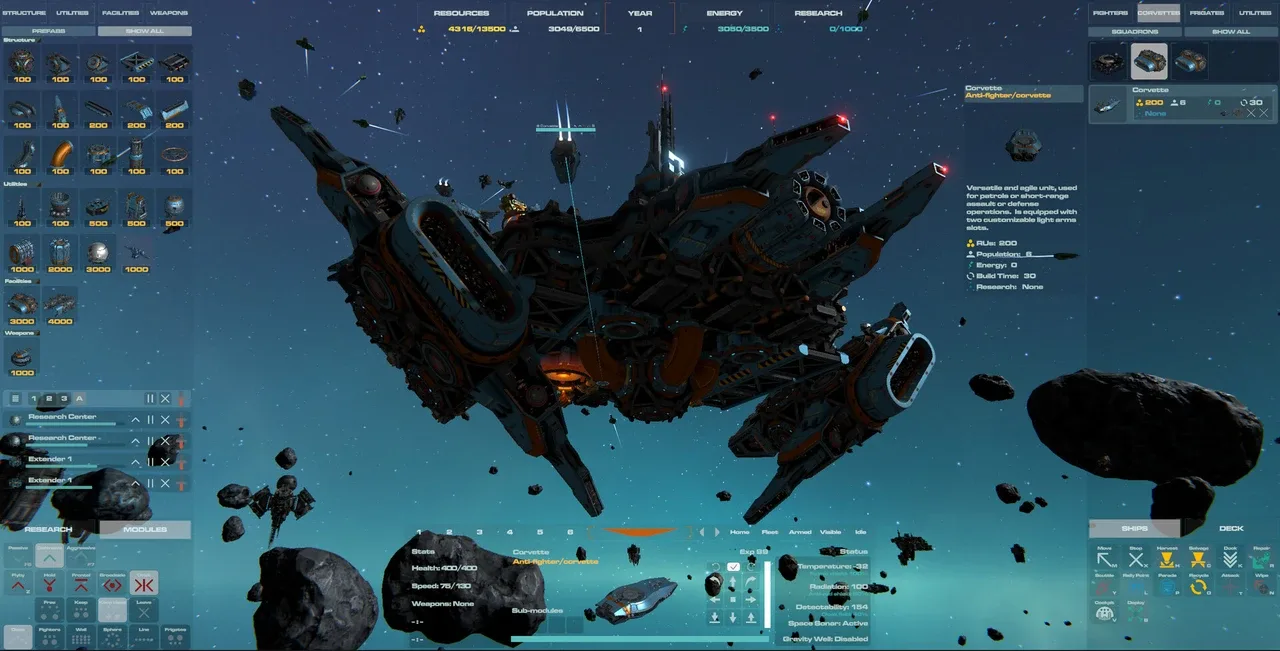This screenshot has height=651, width=1280.
Task: Use the Repair command
Action: point(1261,559)
